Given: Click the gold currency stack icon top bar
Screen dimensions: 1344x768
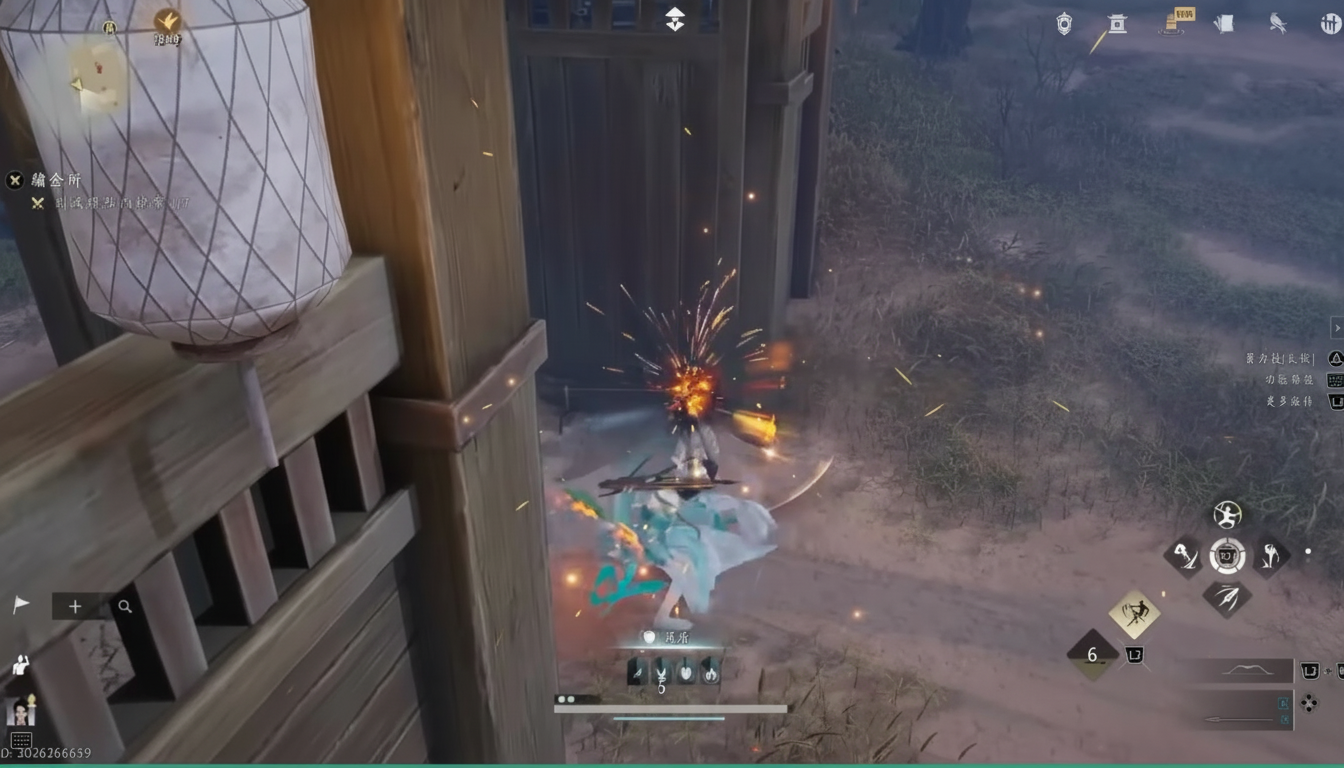Looking at the screenshot, I should (1170, 22).
